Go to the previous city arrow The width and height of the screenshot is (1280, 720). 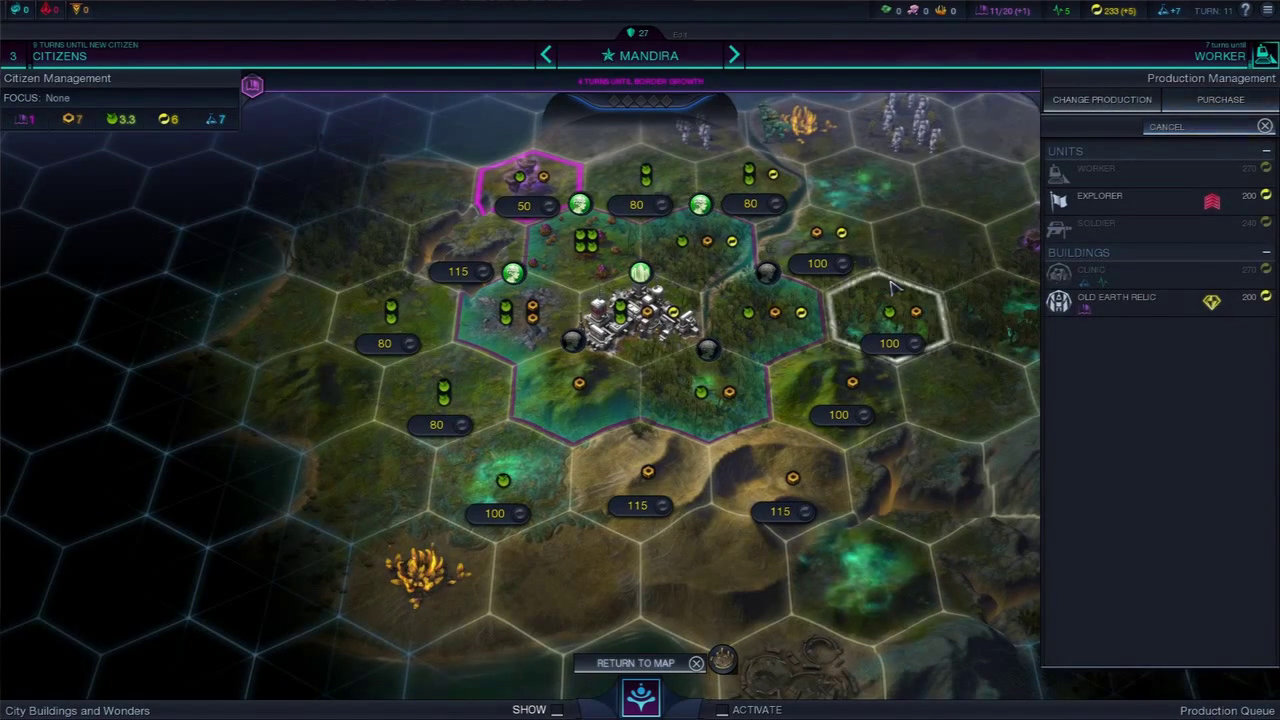coord(546,56)
